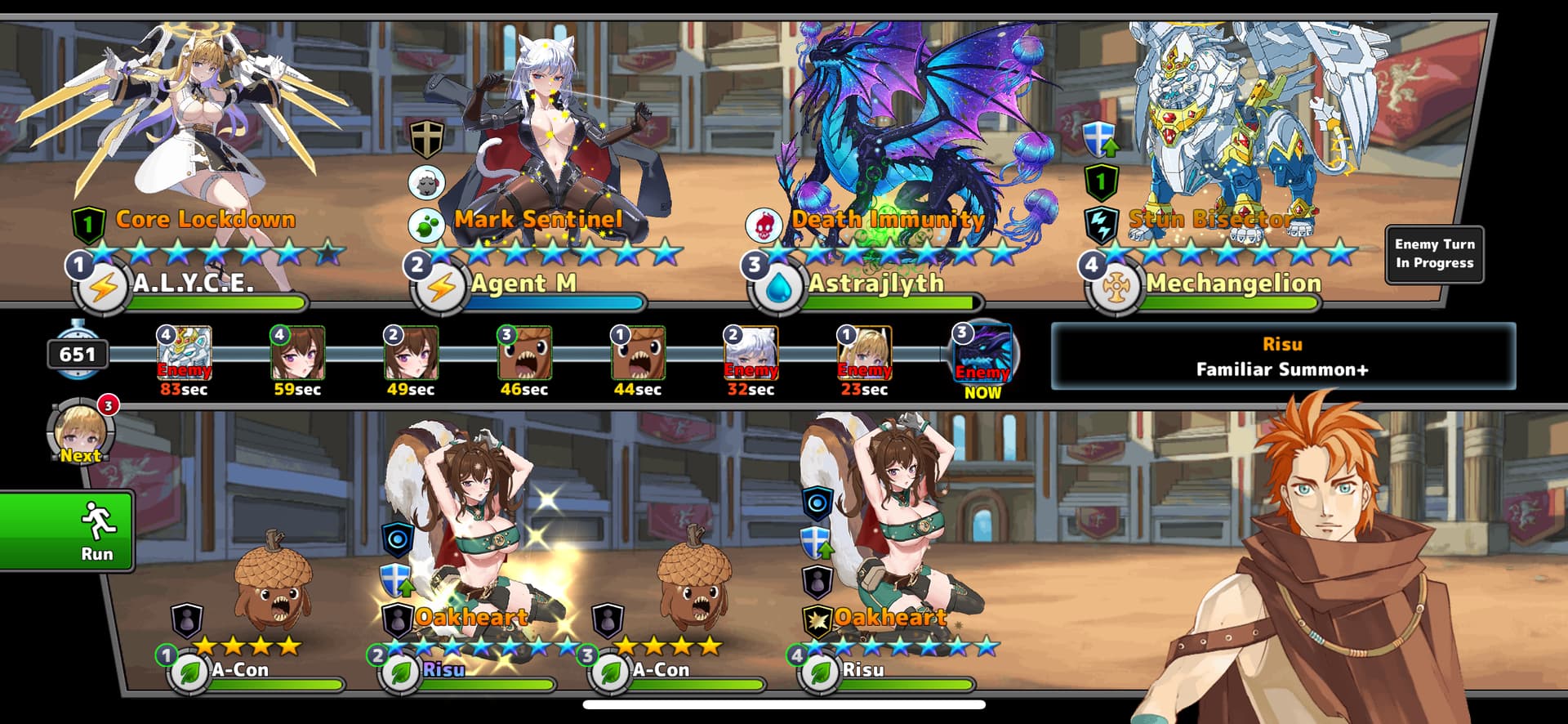
Task: Tap the Enemy Turn In Progress box
Action: point(1434,254)
